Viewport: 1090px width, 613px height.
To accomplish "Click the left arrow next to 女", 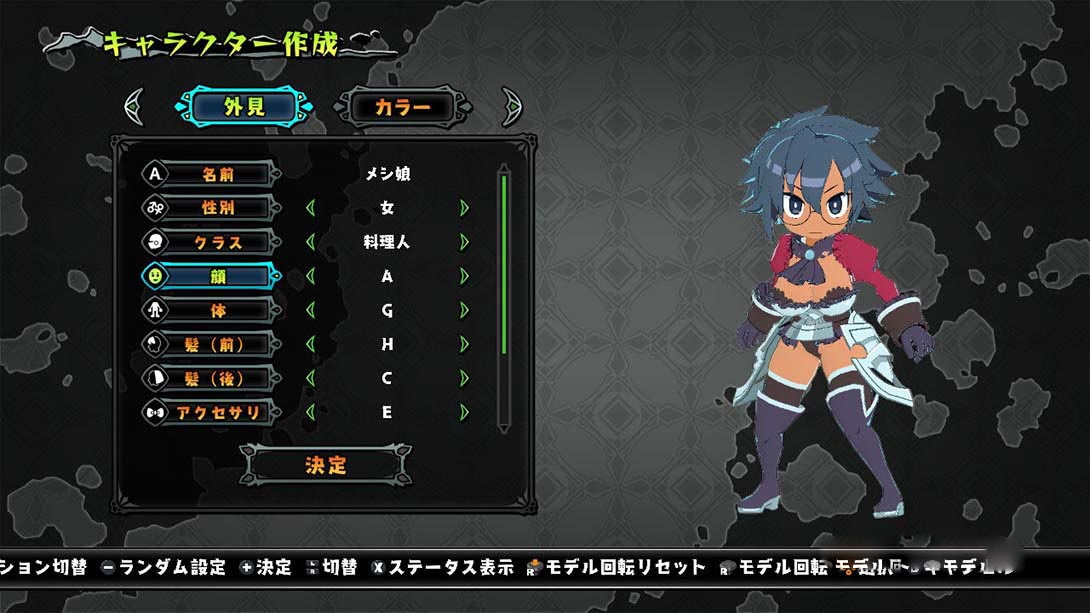I will click(x=310, y=208).
